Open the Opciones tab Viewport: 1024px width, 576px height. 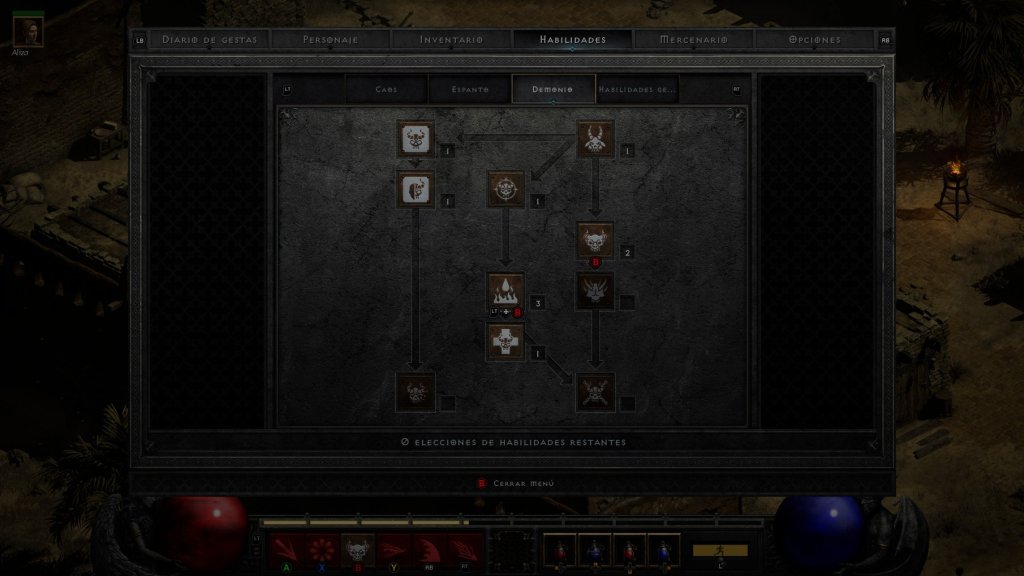(815, 40)
